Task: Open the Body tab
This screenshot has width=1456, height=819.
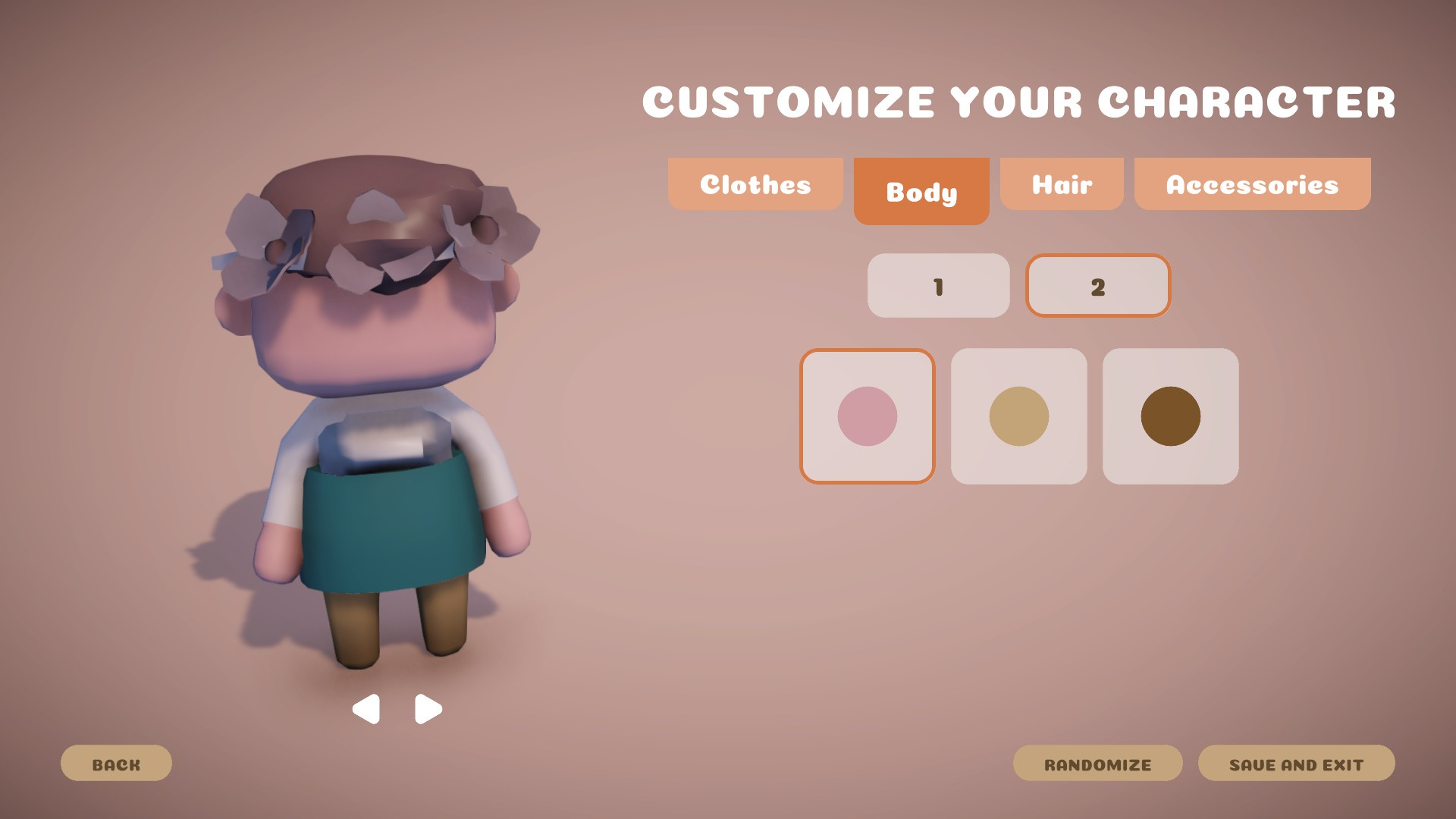Action: [x=921, y=191]
